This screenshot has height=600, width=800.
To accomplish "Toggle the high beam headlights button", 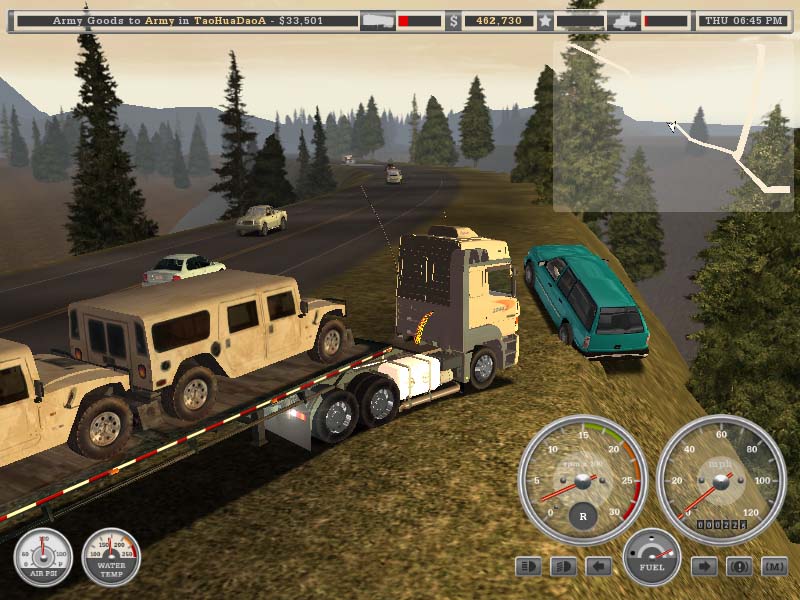I will coord(528,567).
